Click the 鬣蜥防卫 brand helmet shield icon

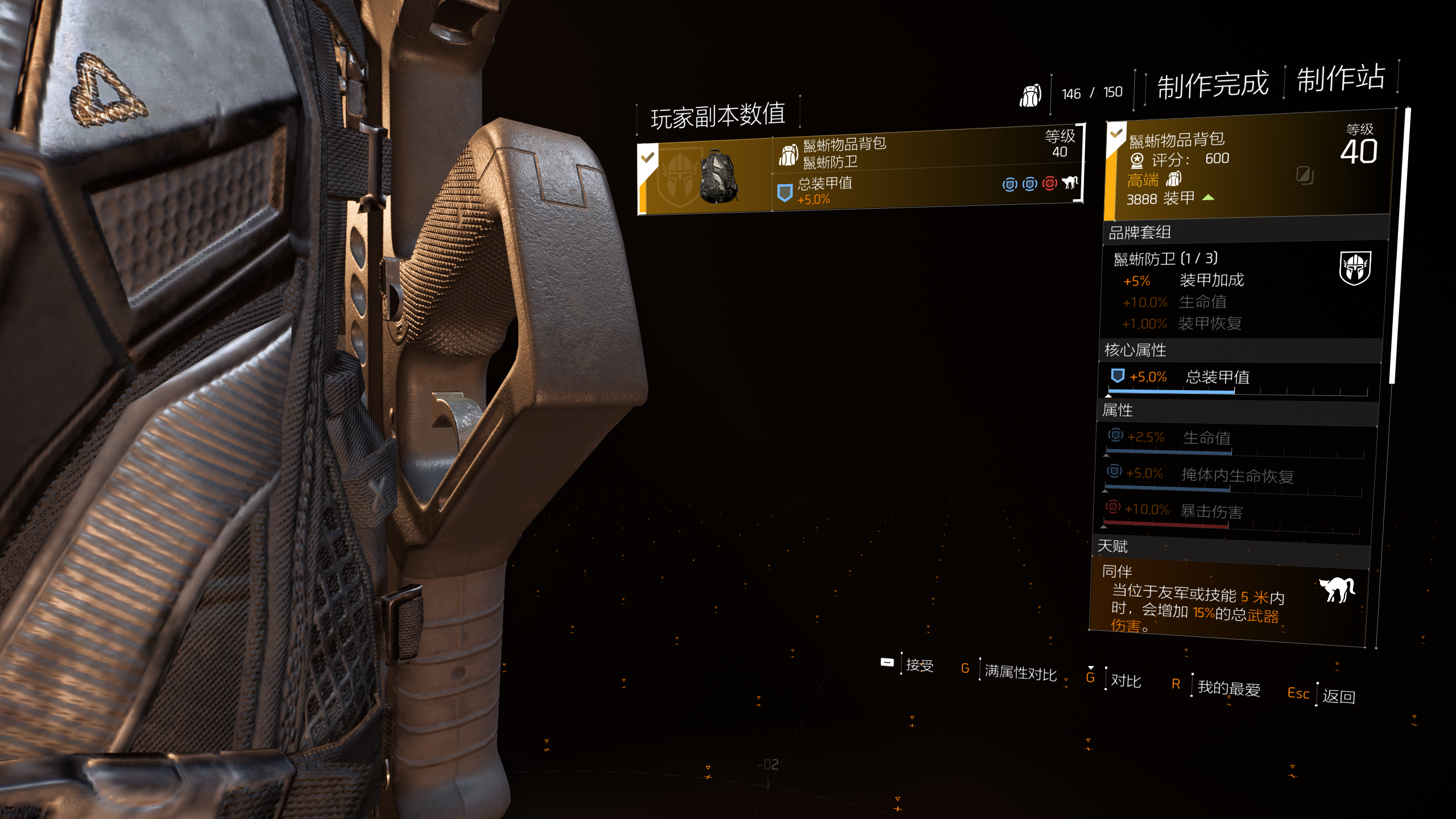click(x=1355, y=268)
